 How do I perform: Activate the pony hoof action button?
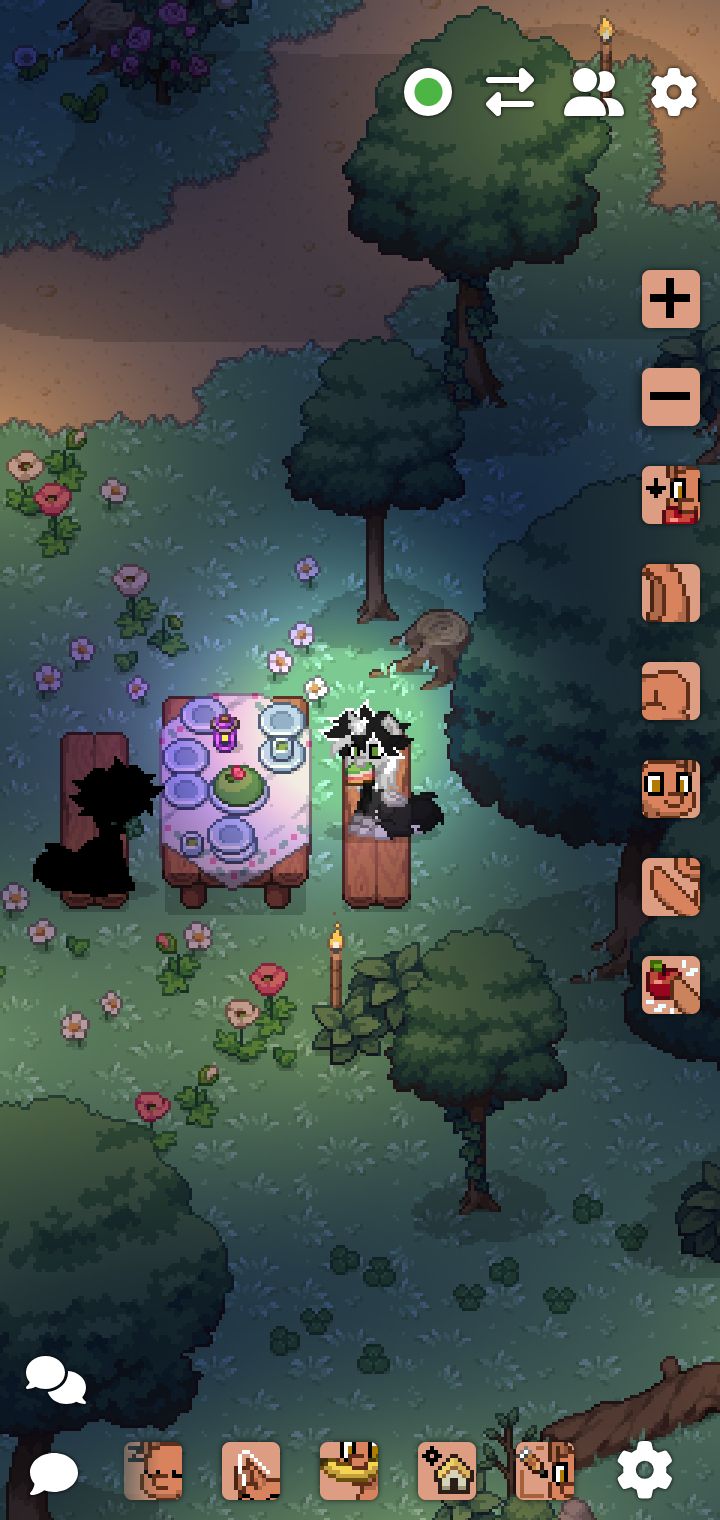(x=670, y=691)
